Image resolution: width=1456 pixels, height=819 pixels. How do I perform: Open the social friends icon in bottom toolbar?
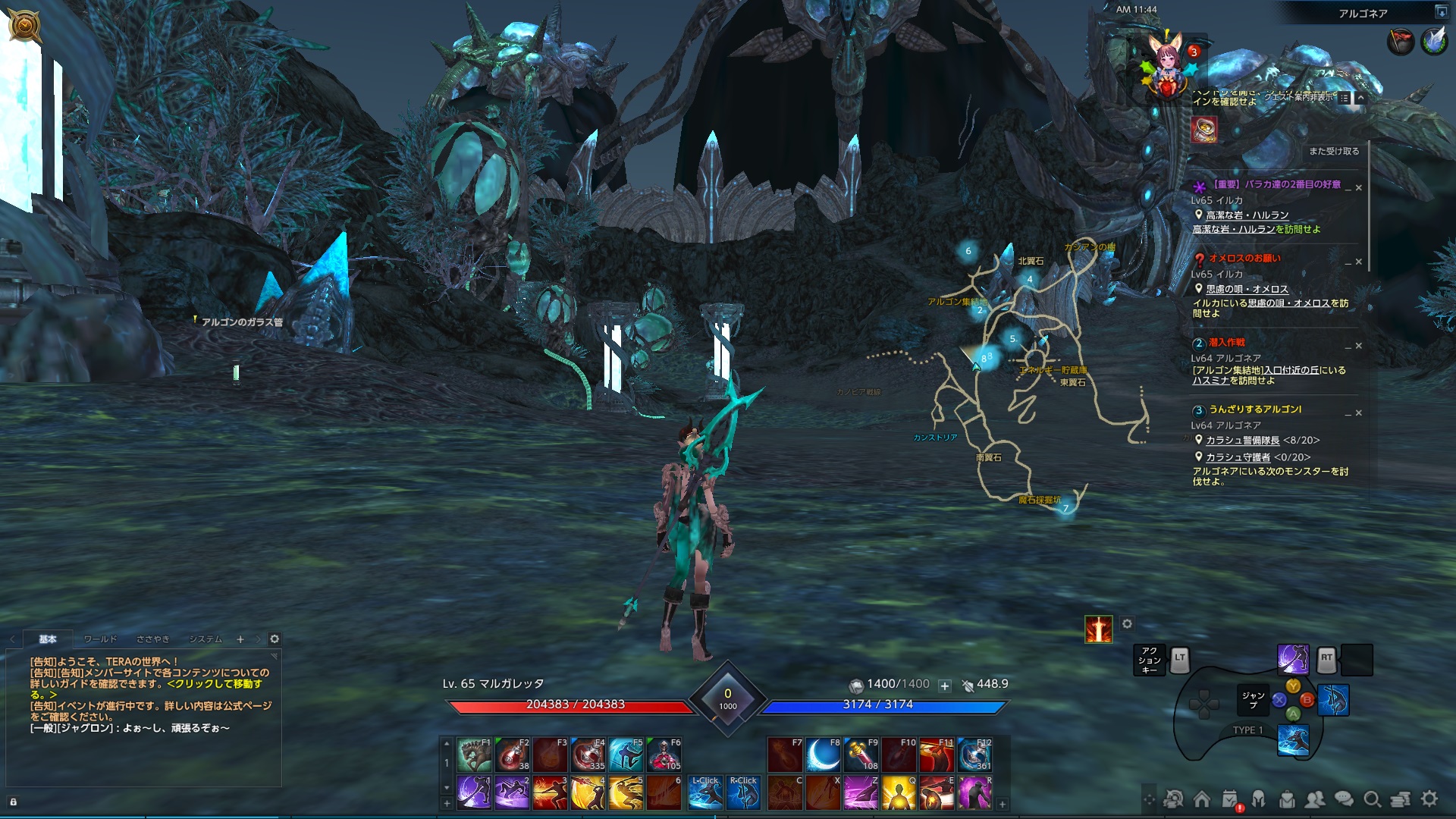pos(1313,800)
